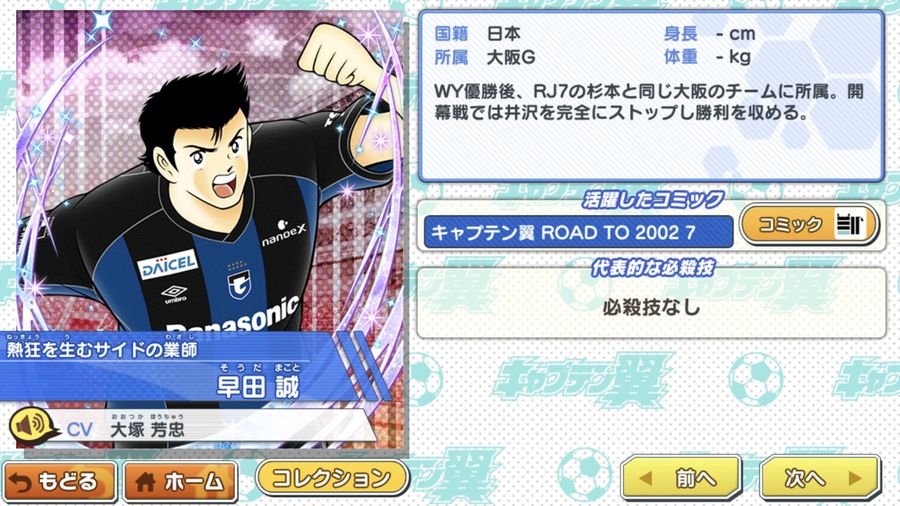
Task: Open the コレクション list
Action: point(333,476)
